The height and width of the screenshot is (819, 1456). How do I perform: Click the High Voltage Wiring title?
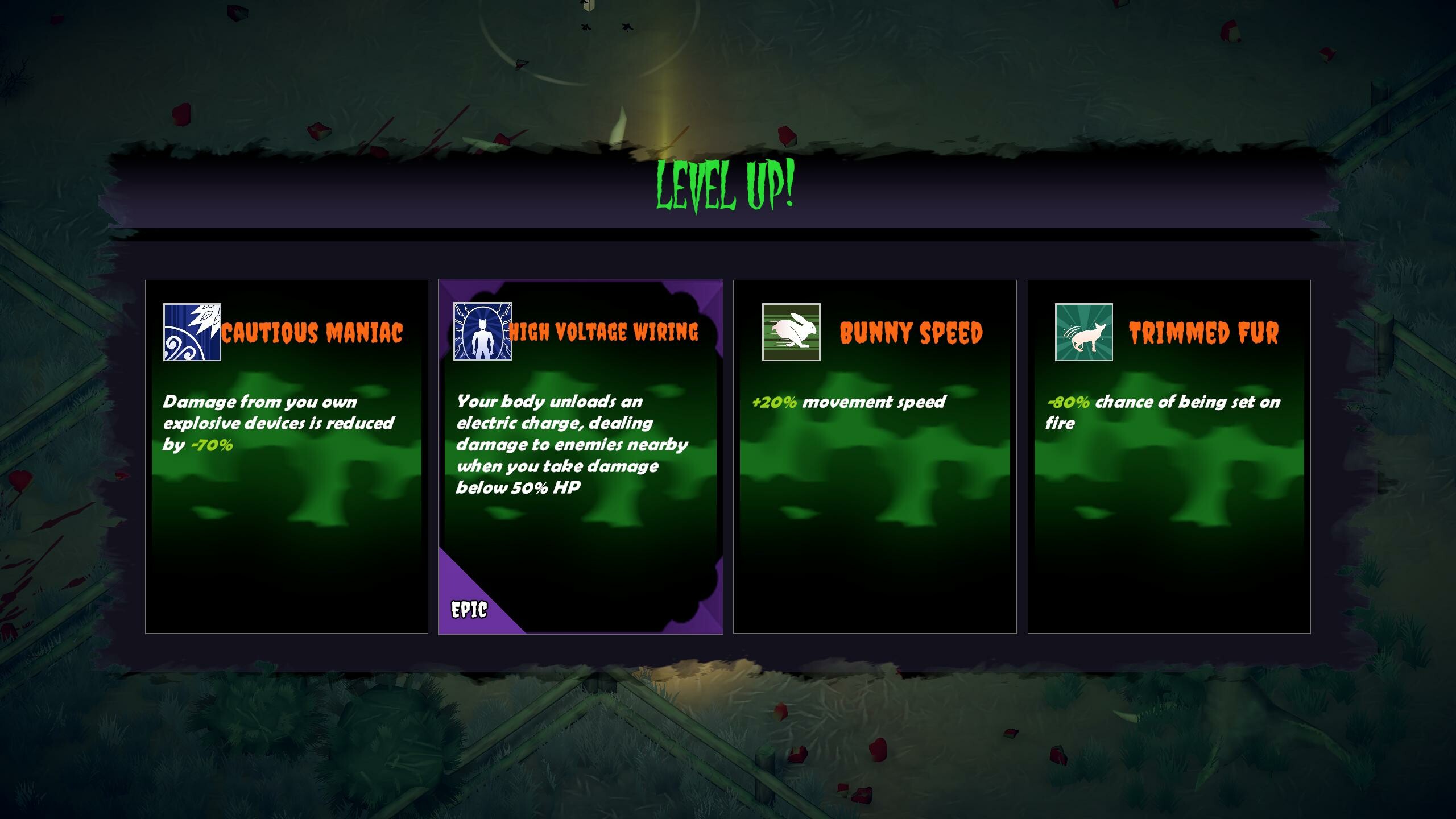604,331
